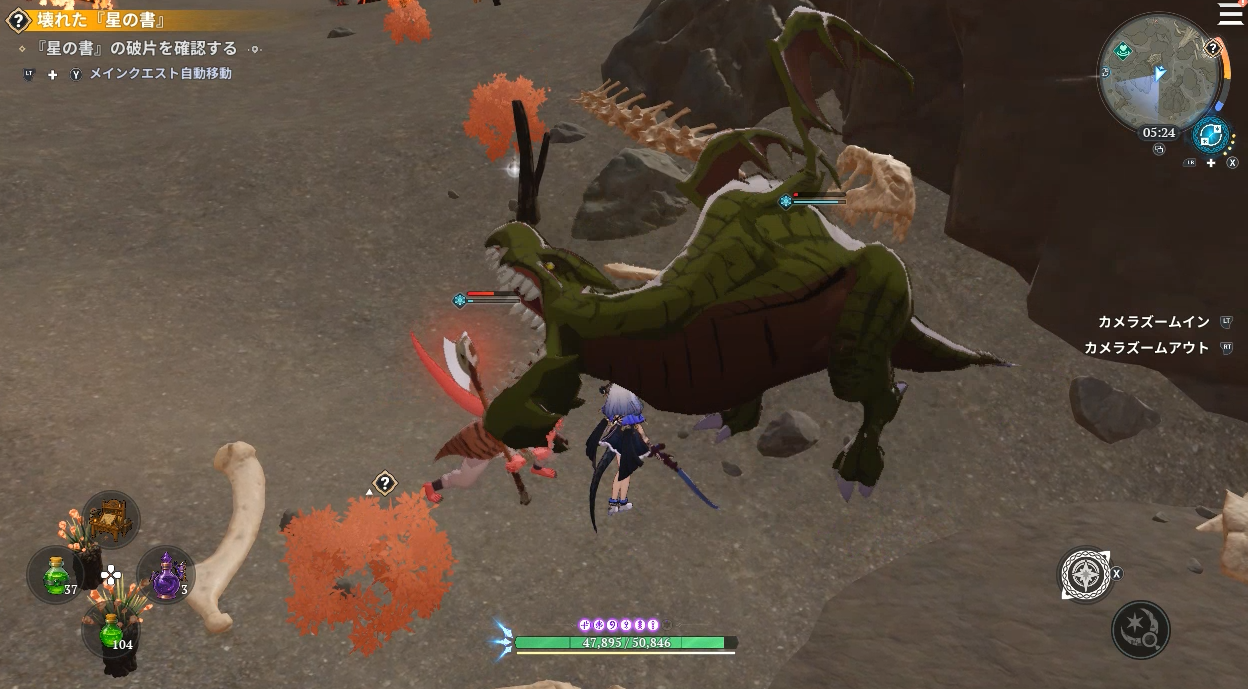Viewport: 1248px width, 689px height.
Task: Open the quest tracker titled 壊れた『星の書』
Action: click(100, 20)
